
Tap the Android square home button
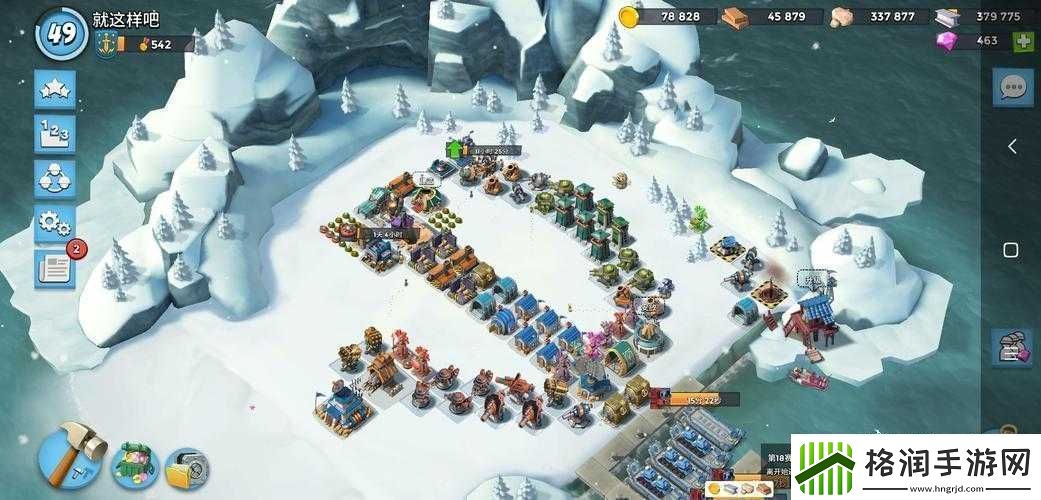1011,249
